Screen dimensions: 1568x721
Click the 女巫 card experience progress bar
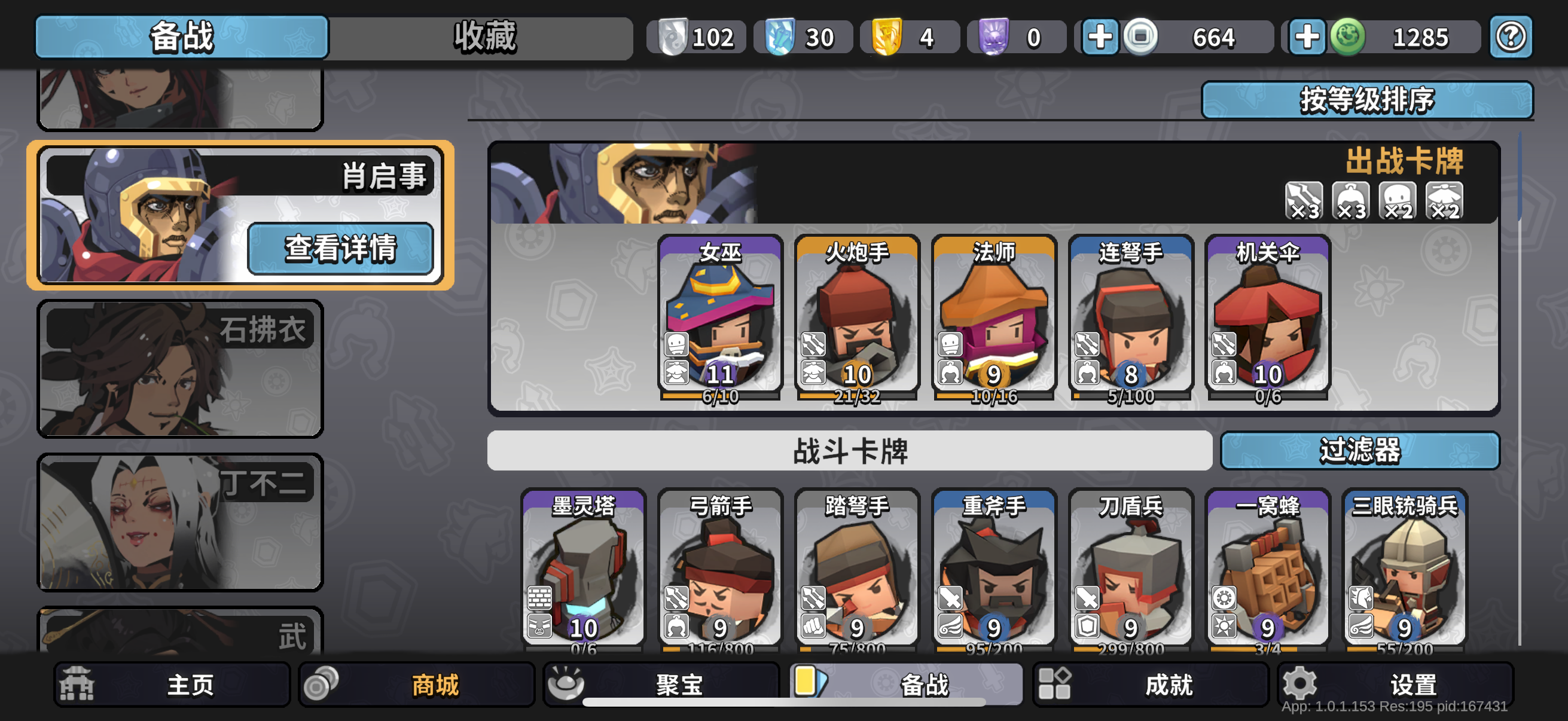pyautogui.click(x=719, y=397)
